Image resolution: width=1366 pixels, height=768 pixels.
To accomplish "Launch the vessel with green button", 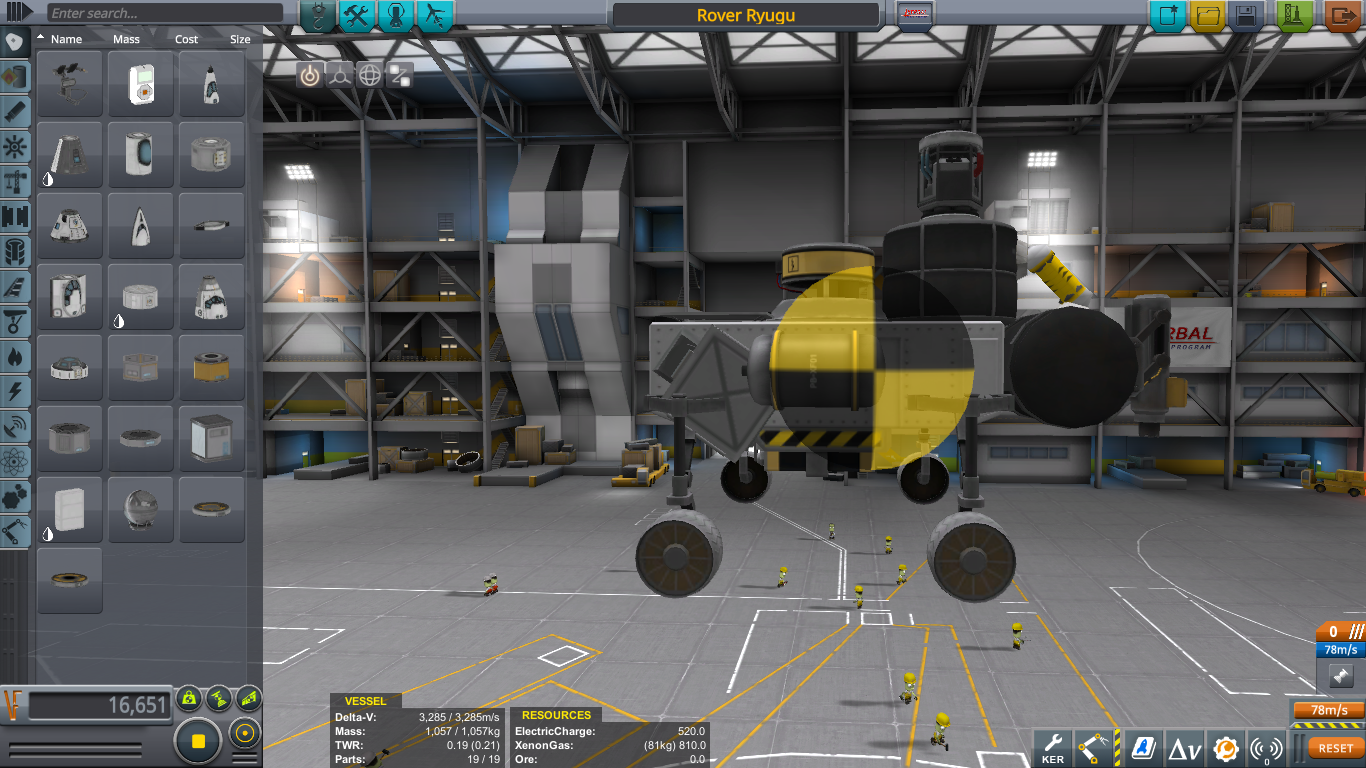I will [x=1296, y=16].
